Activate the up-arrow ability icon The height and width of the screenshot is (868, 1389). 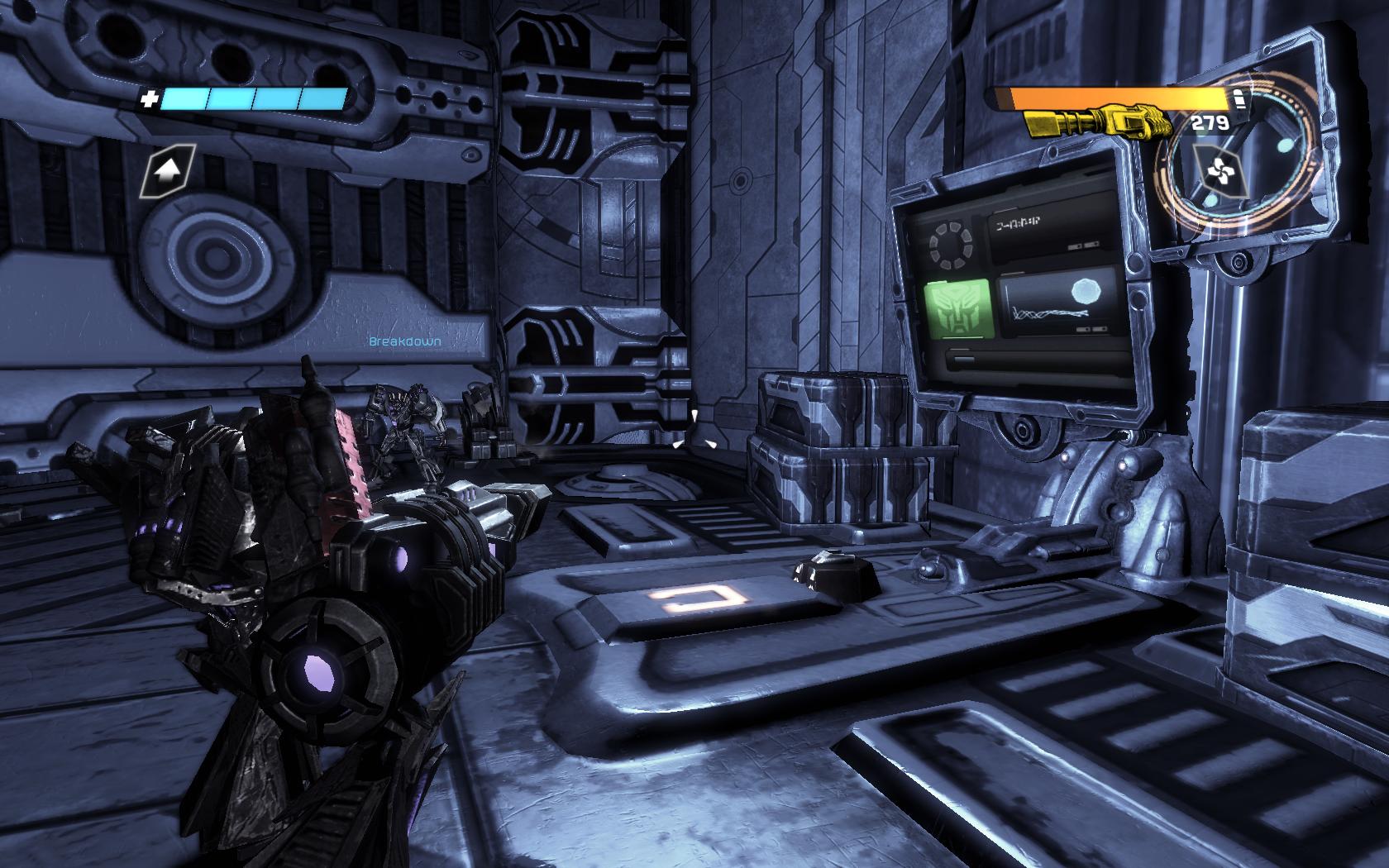click(168, 171)
